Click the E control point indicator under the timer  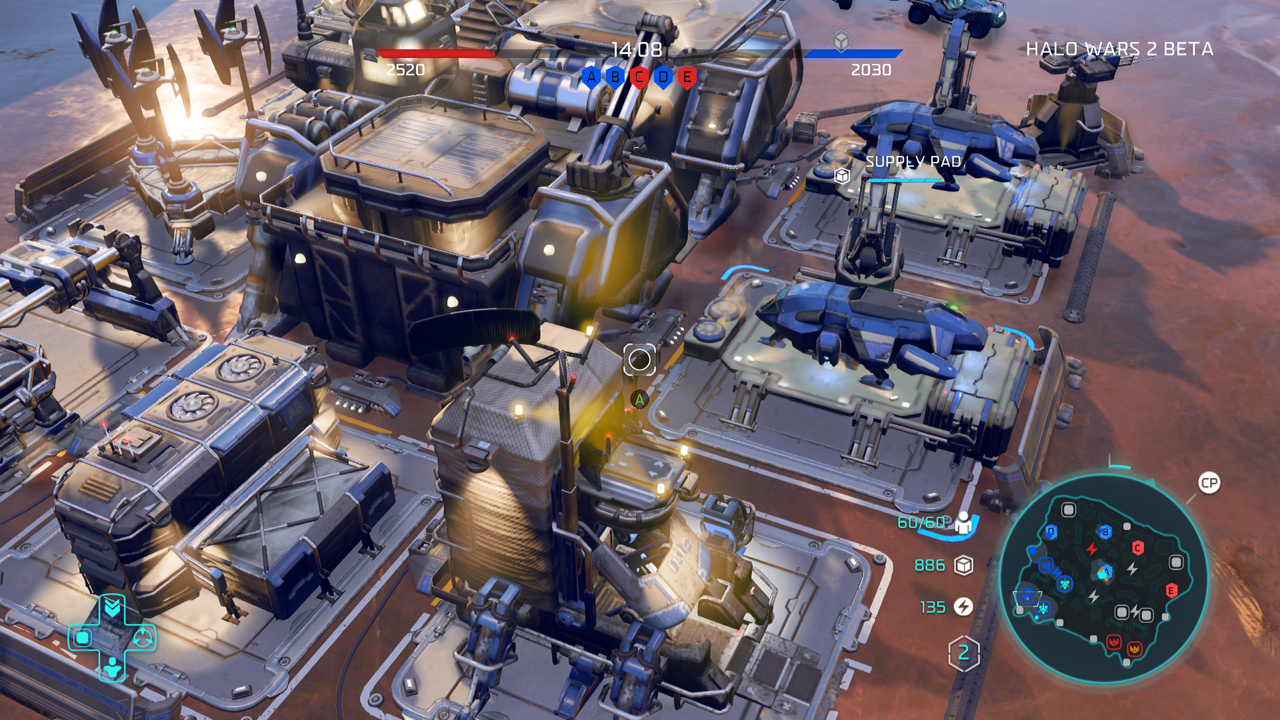tap(687, 76)
